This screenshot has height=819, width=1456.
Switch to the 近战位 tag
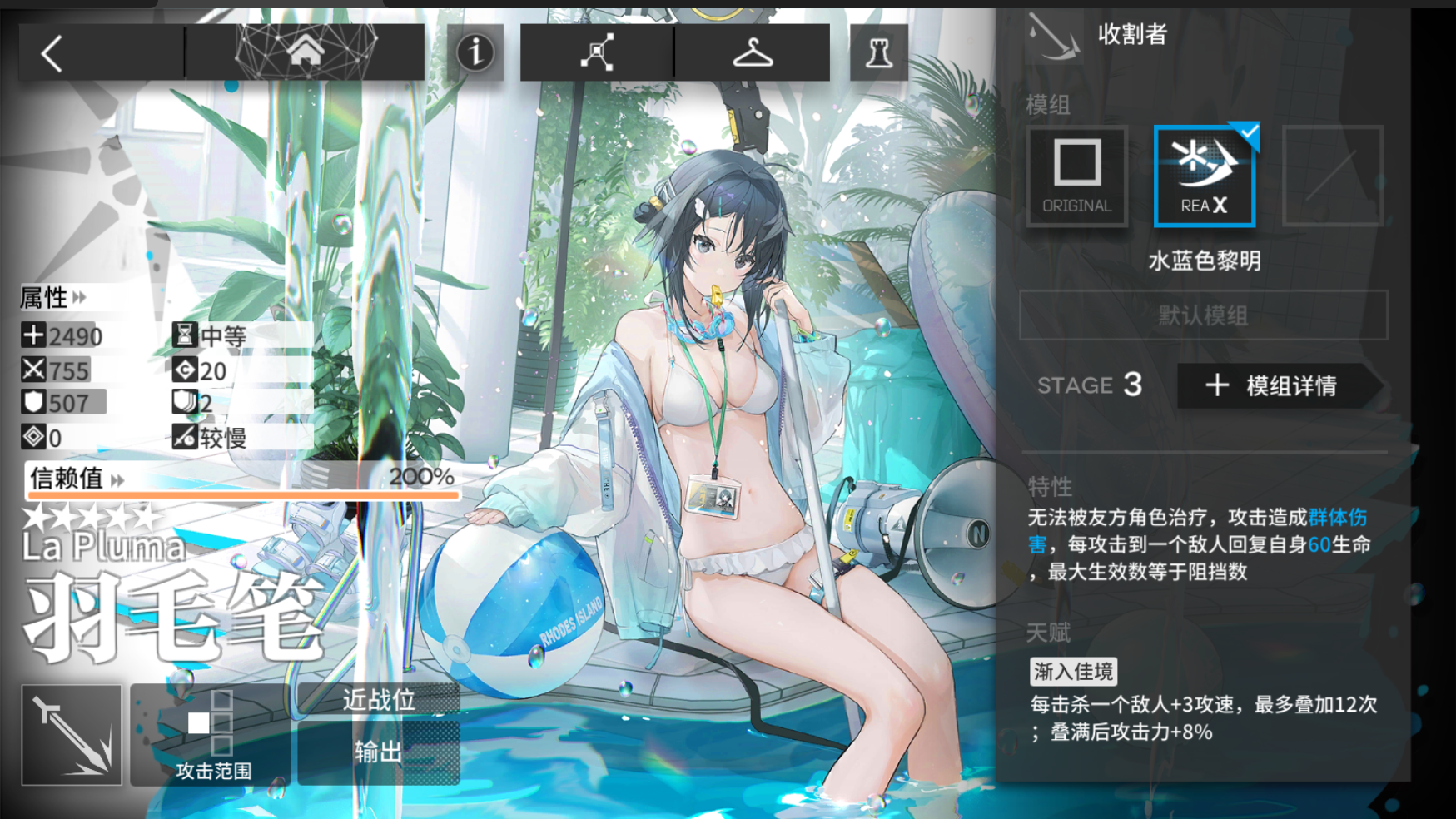[x=379, y=701]
